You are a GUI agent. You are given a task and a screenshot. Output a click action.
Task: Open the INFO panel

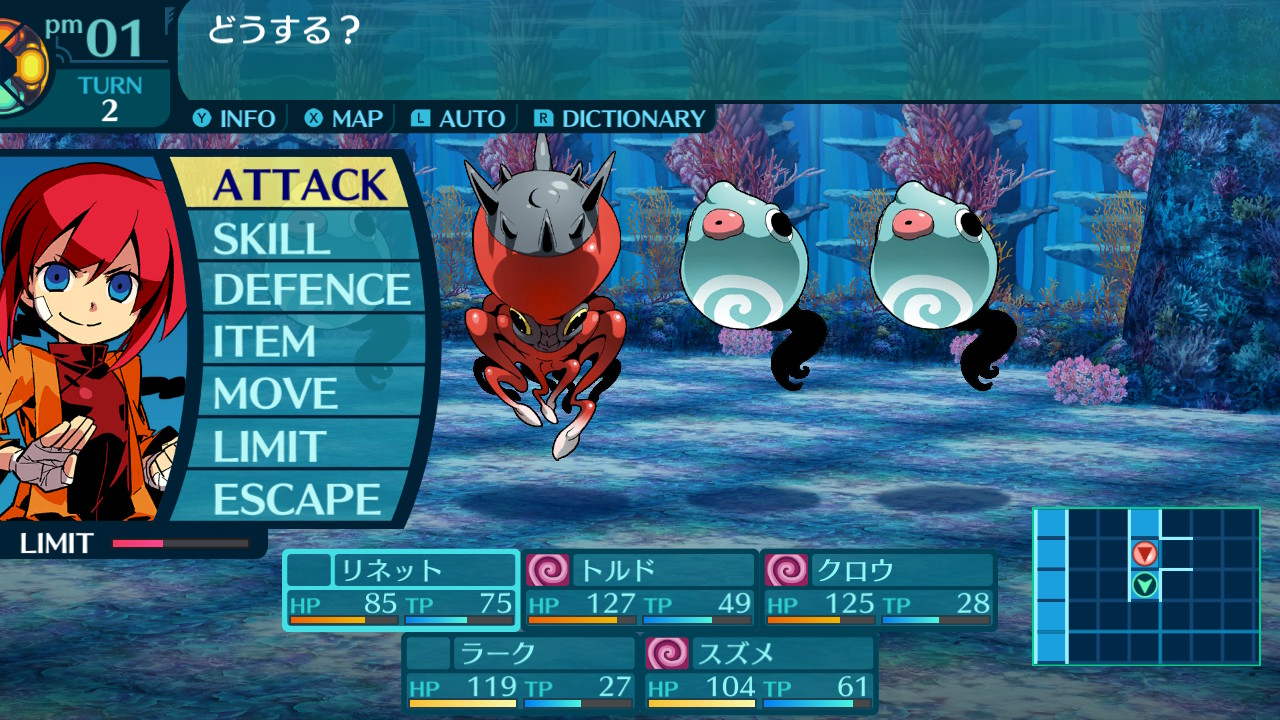point(235,119)
